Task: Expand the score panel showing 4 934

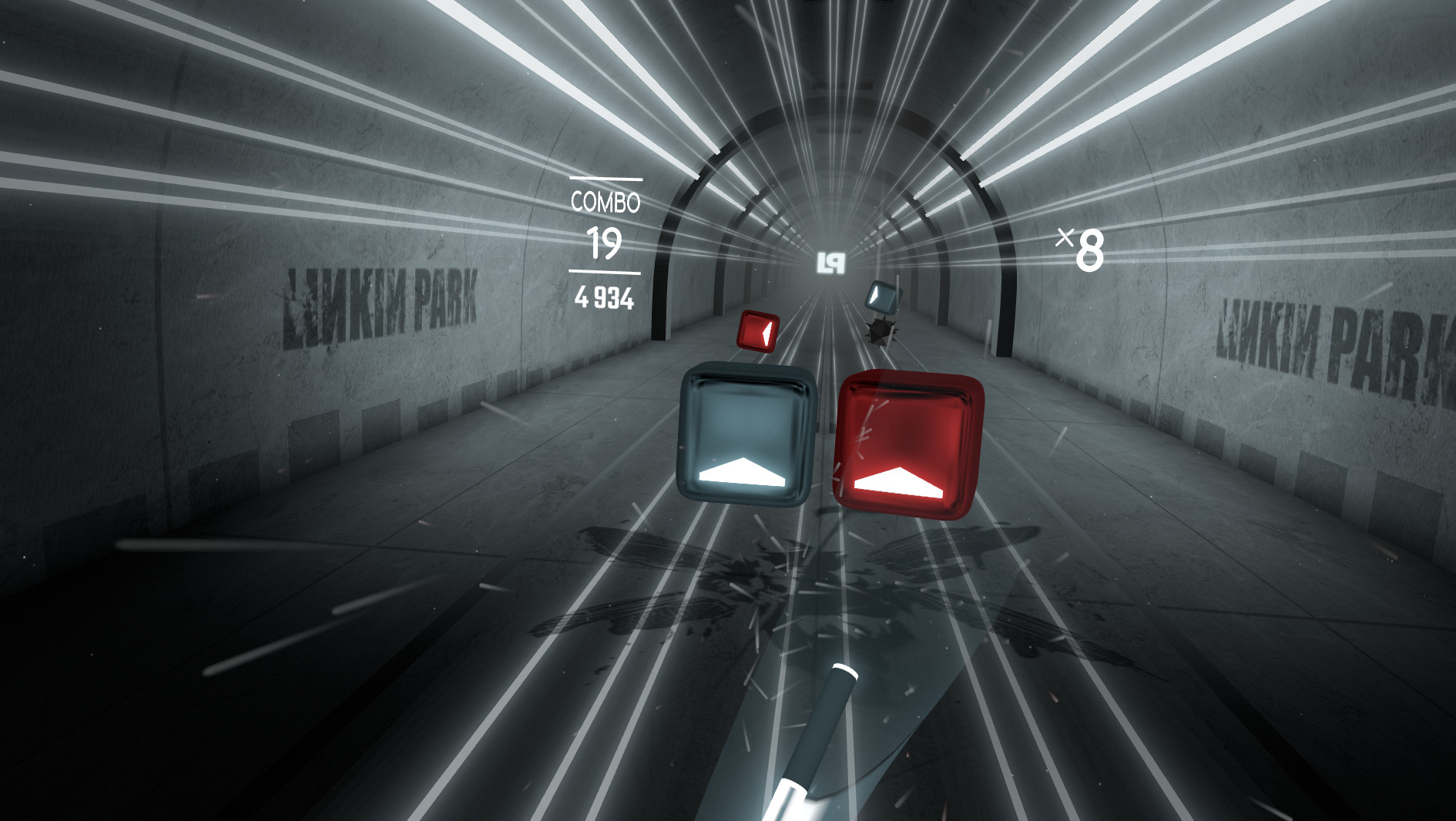Action: pos(606,297)
